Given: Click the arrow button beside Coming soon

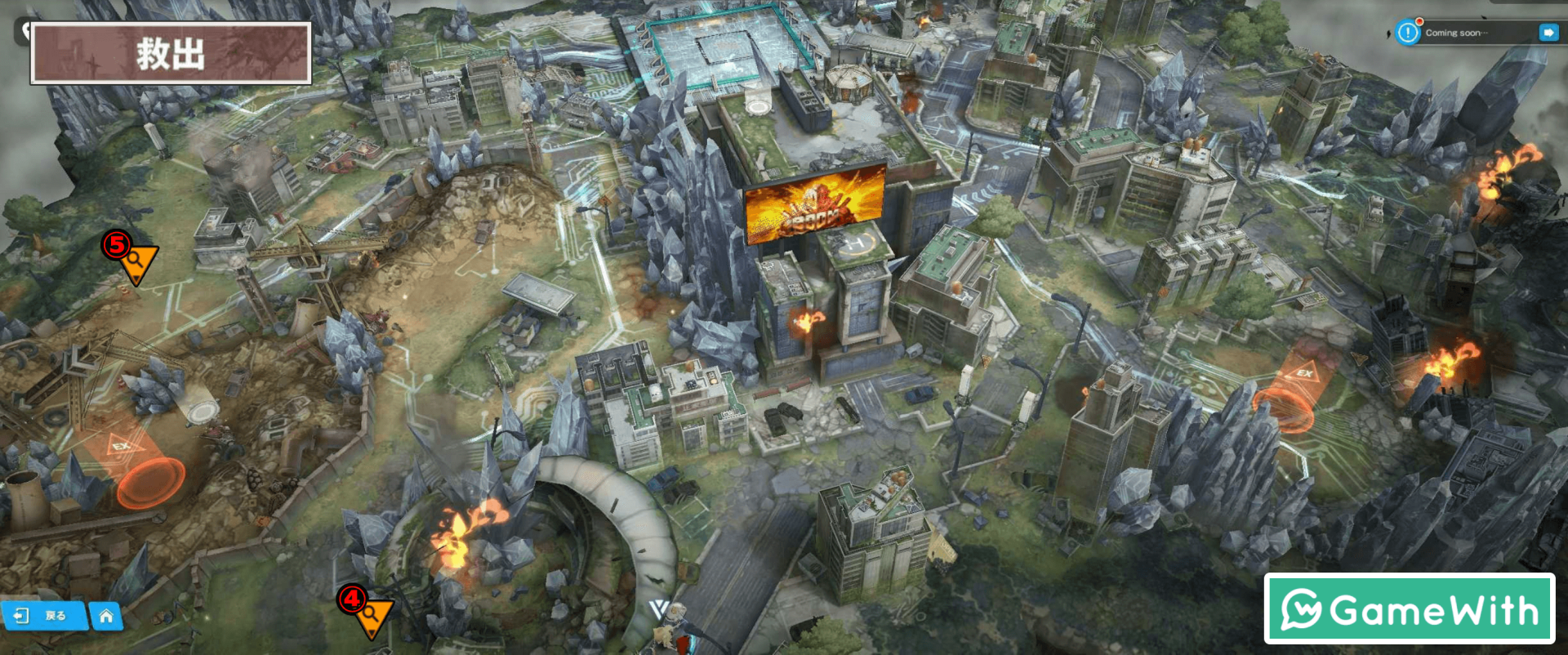Looking at the screenshot, I should (1548, 33).
